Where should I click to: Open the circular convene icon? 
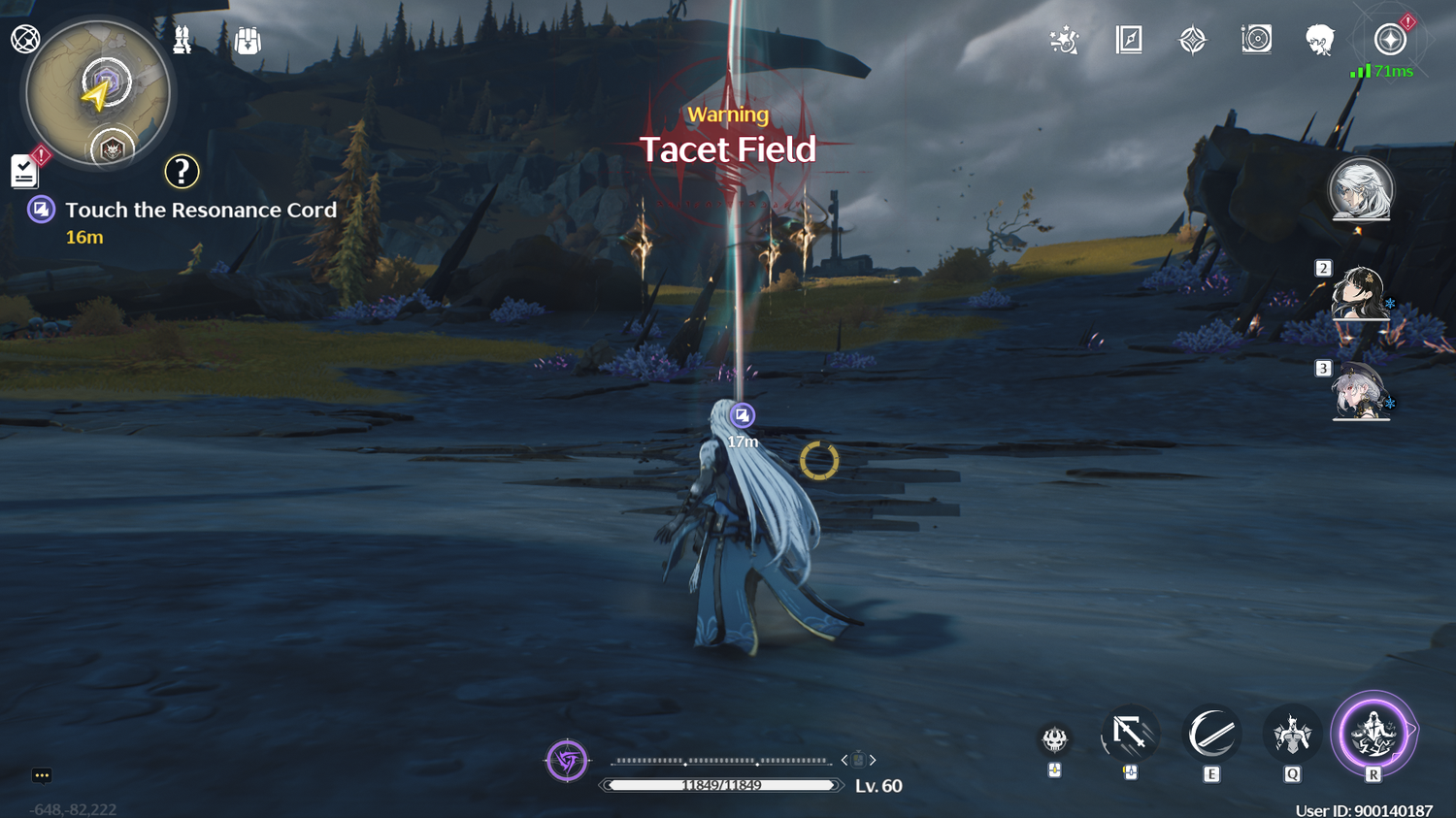pos(1256,40)
